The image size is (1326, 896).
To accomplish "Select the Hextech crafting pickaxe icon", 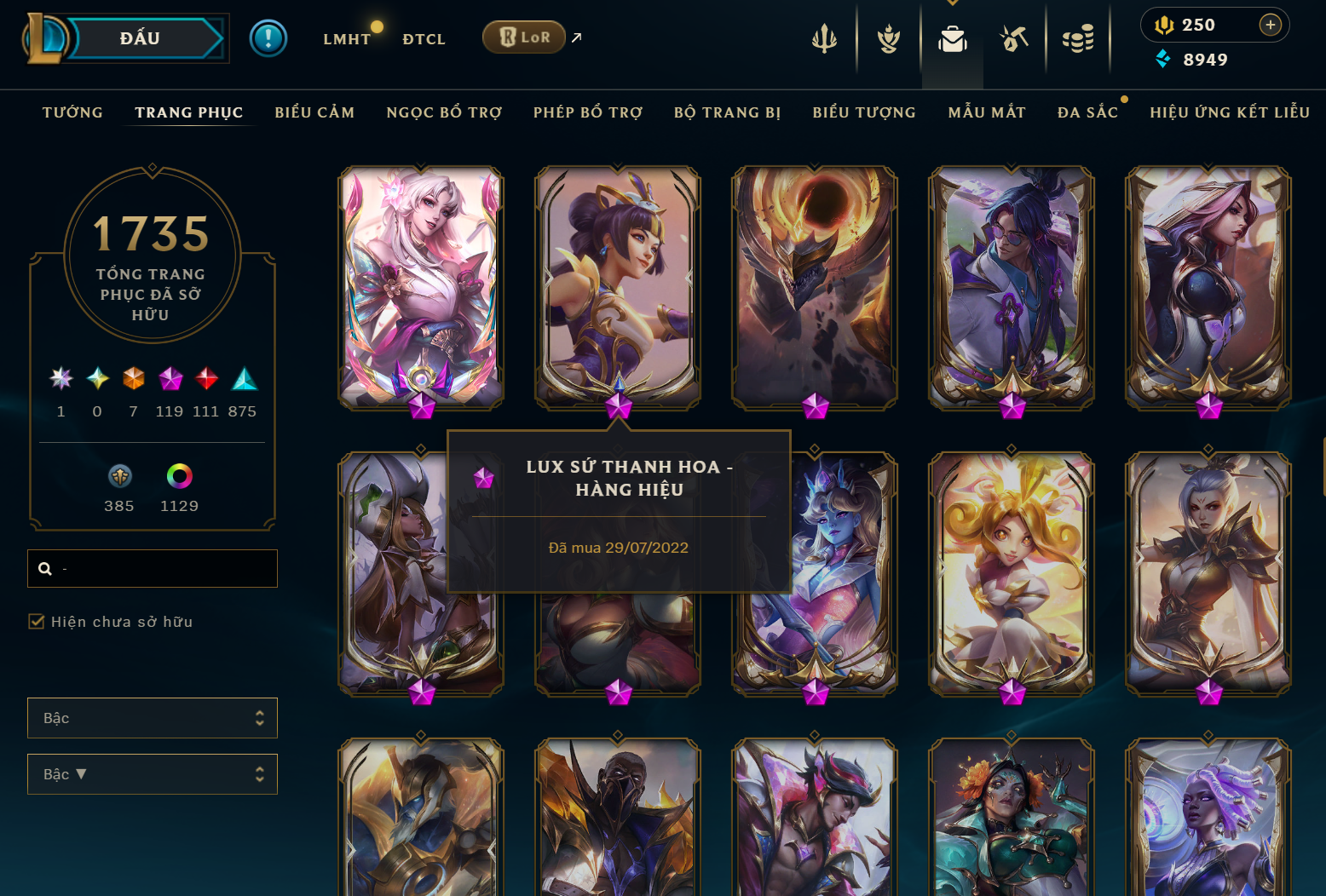I will click(1014, 38).
